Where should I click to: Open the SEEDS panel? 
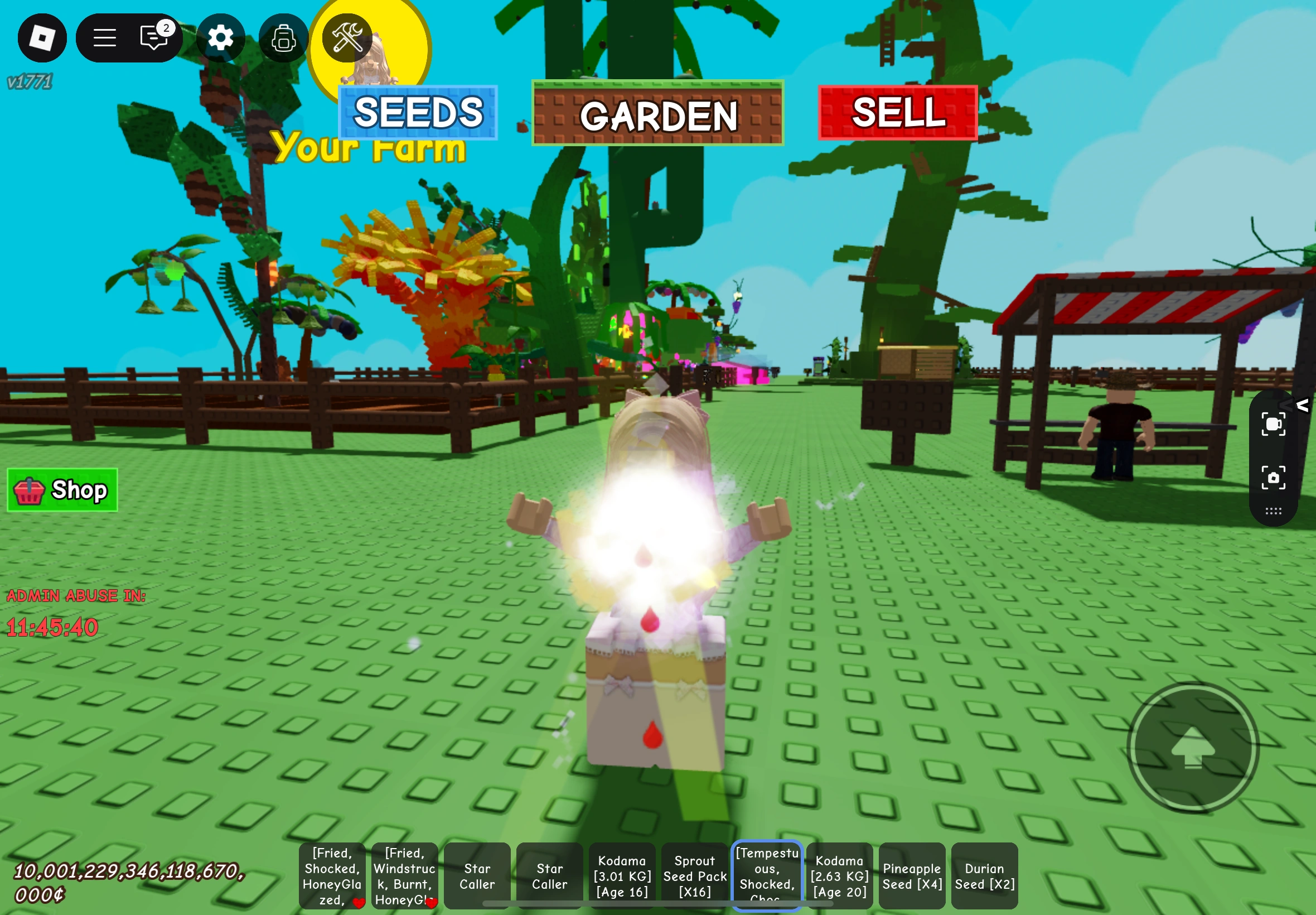pos(417,112)
